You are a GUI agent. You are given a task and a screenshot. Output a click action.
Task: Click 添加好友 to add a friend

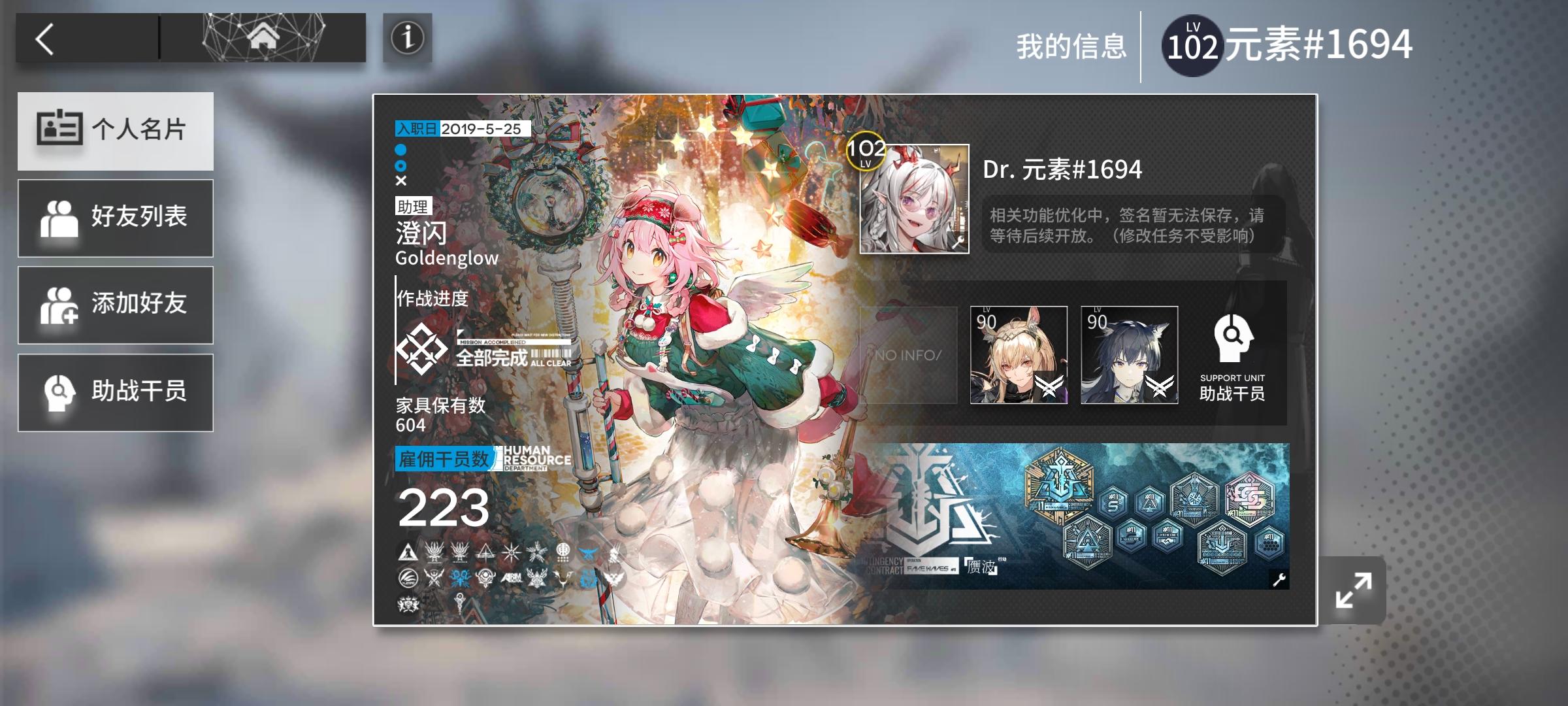point(116,305)
